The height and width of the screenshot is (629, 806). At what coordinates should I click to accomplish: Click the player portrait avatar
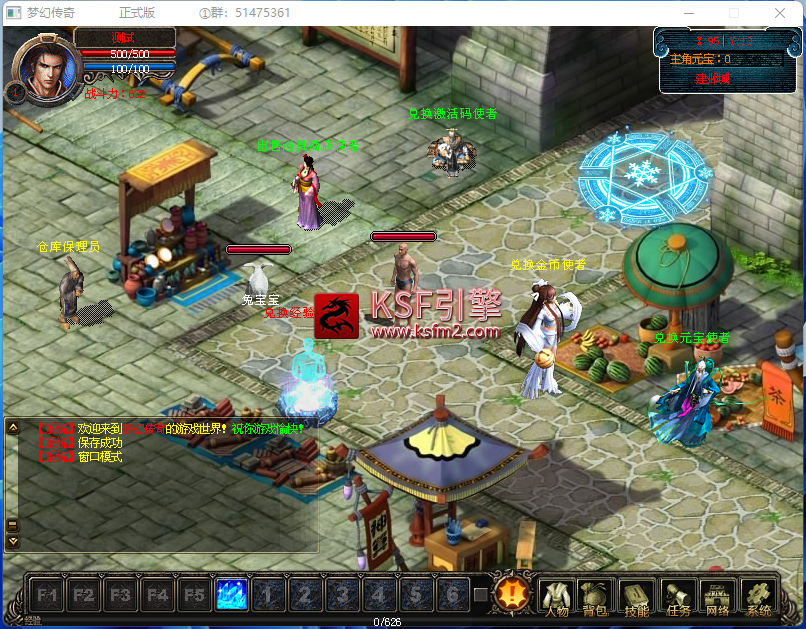pos(42,68)
